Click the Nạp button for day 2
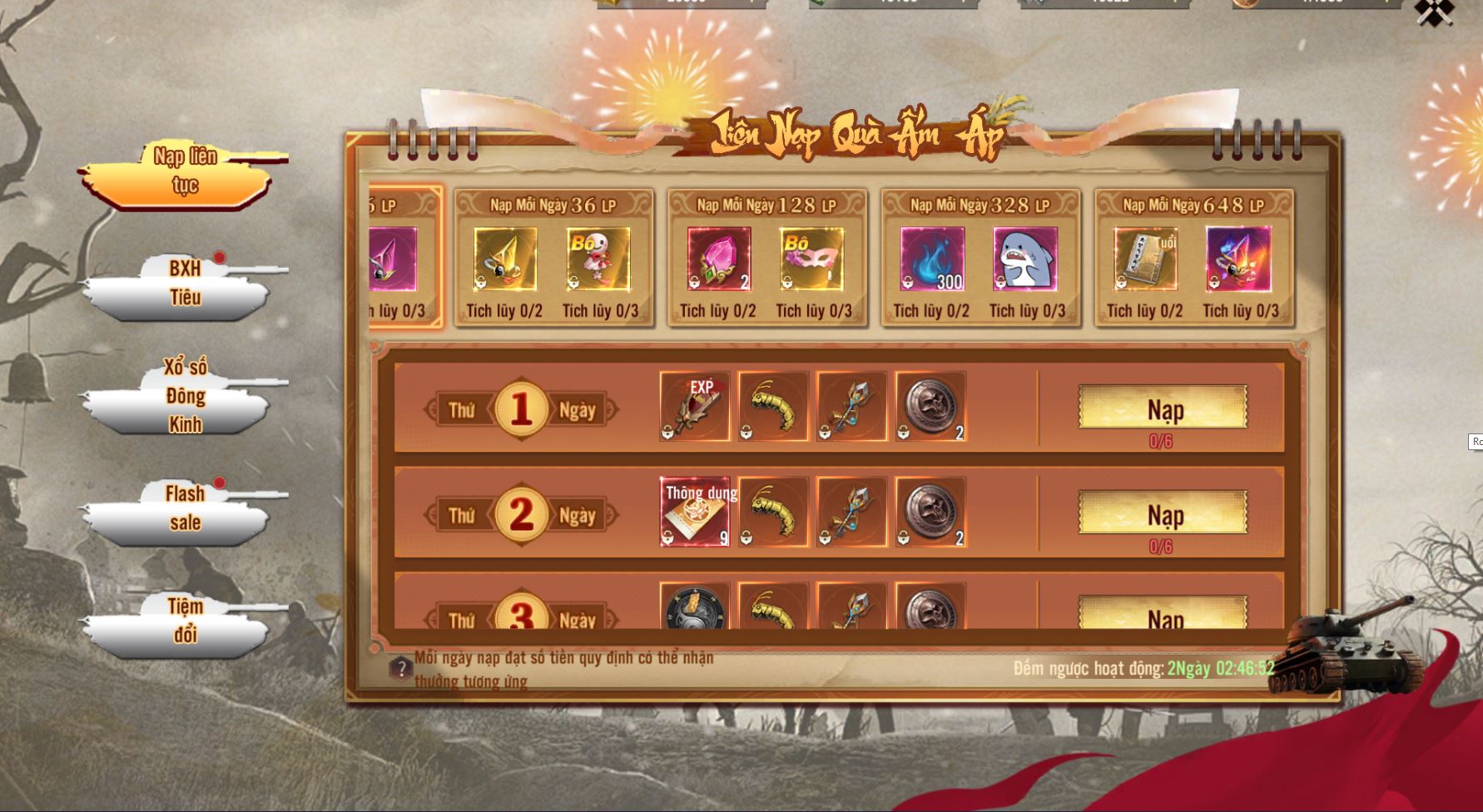1483x812 pixels. (x=1163, y=512)
